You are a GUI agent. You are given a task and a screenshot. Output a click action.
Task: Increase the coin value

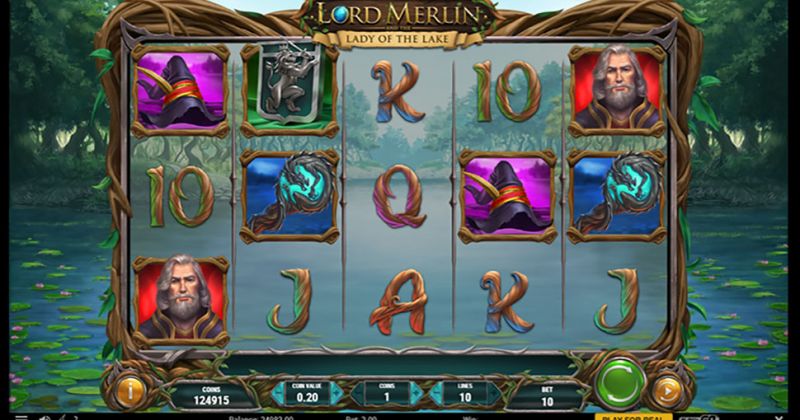[336, 394]
